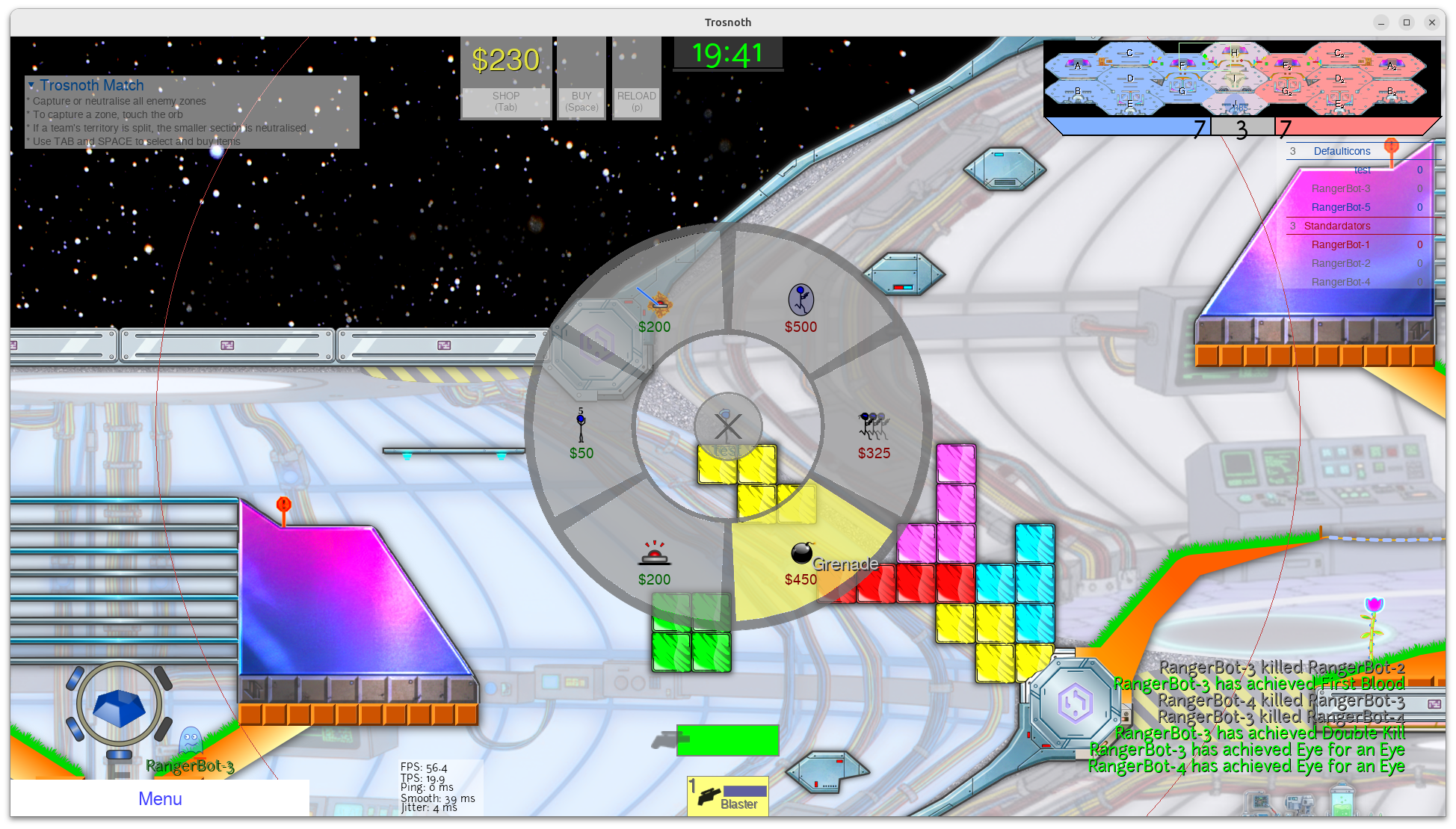
Task: Hit the RELOAD button
Action: 636,102
